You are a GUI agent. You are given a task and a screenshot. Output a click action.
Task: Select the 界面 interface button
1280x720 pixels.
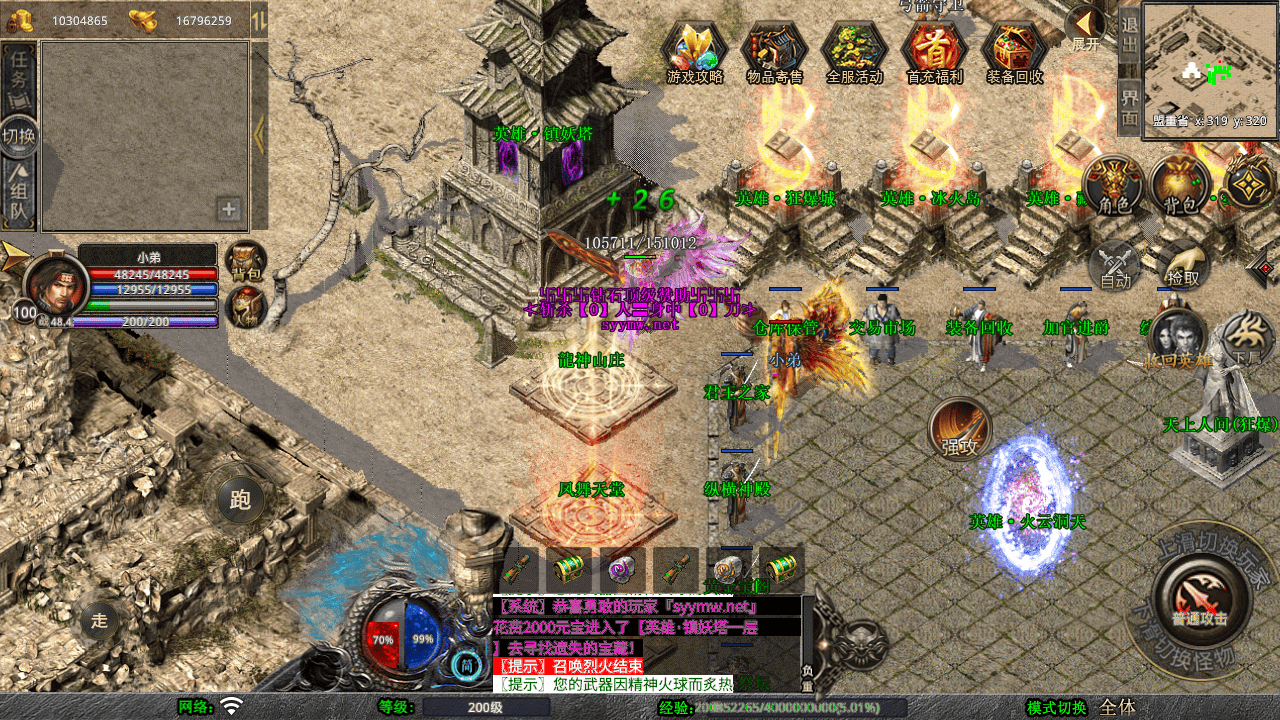coord(1129,107)
